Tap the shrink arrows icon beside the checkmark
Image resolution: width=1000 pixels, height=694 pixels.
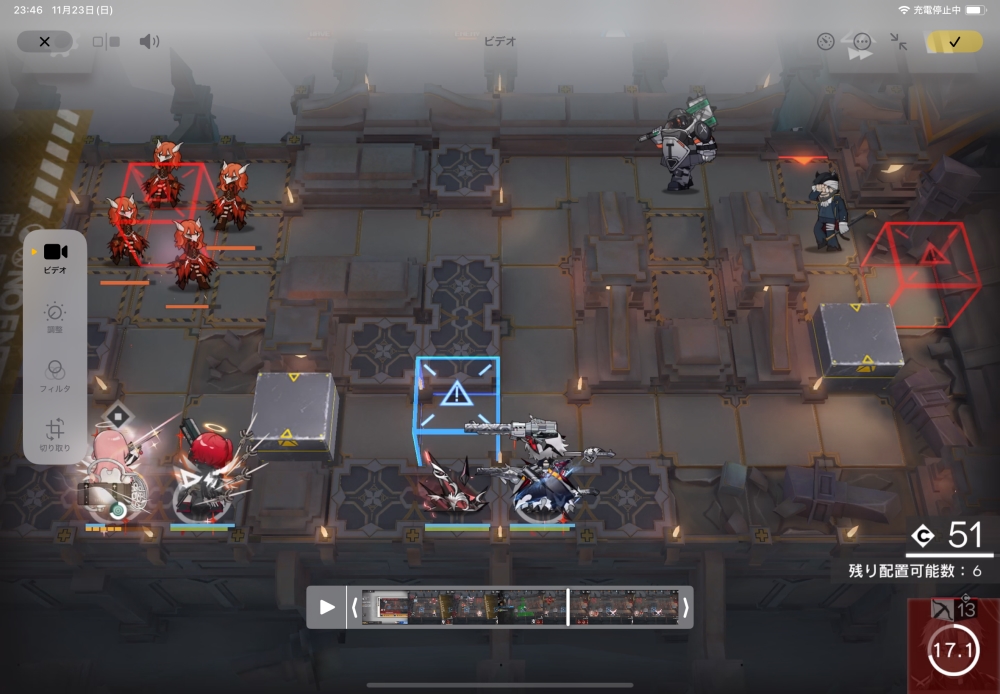click(x=899, y=42)
